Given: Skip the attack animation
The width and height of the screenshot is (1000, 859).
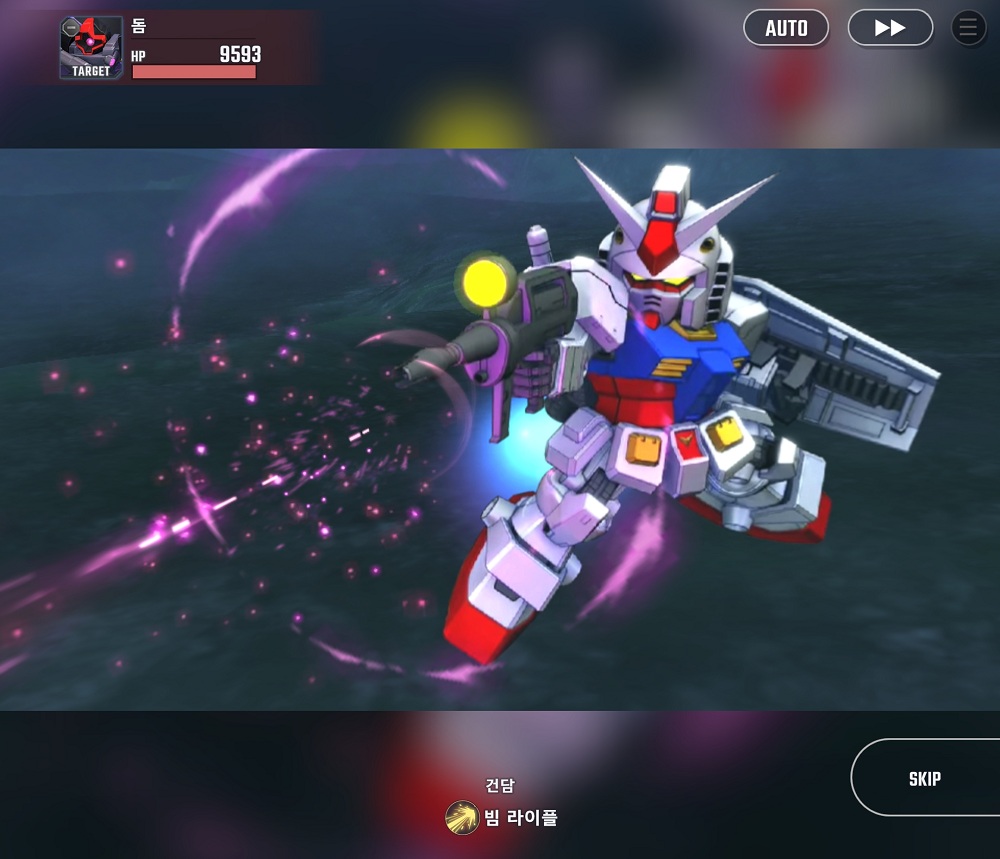Looking at the screenshot, I should pyautogui.click(x=925, y=778).
